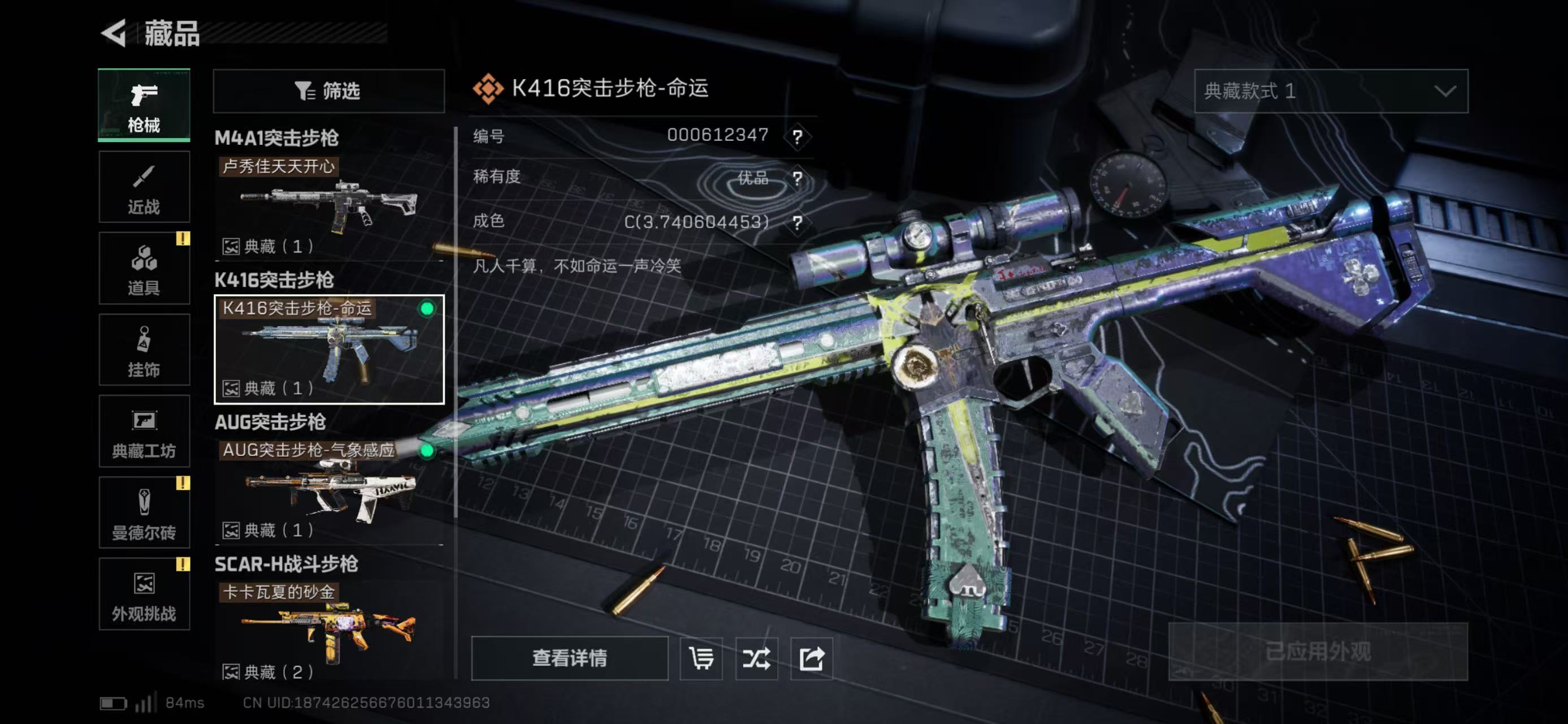Switch to the 曼德尔砖 tab

(x=144, y=512)
